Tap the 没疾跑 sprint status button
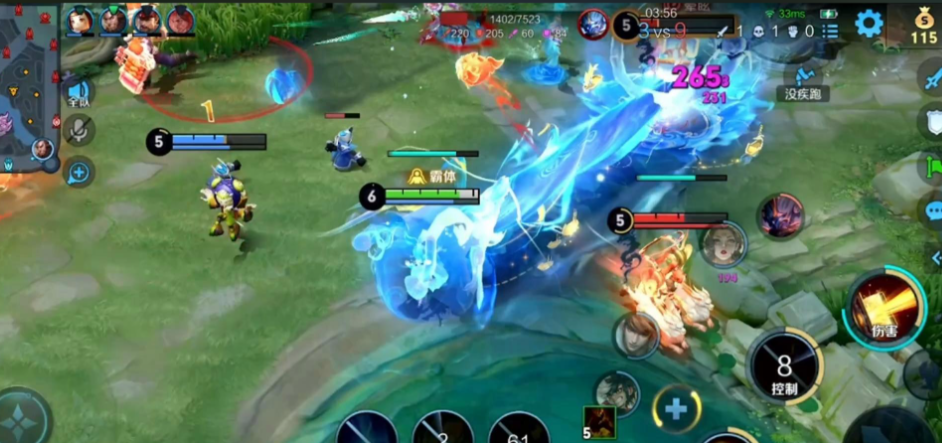942x443 pixels. [802, 82]
